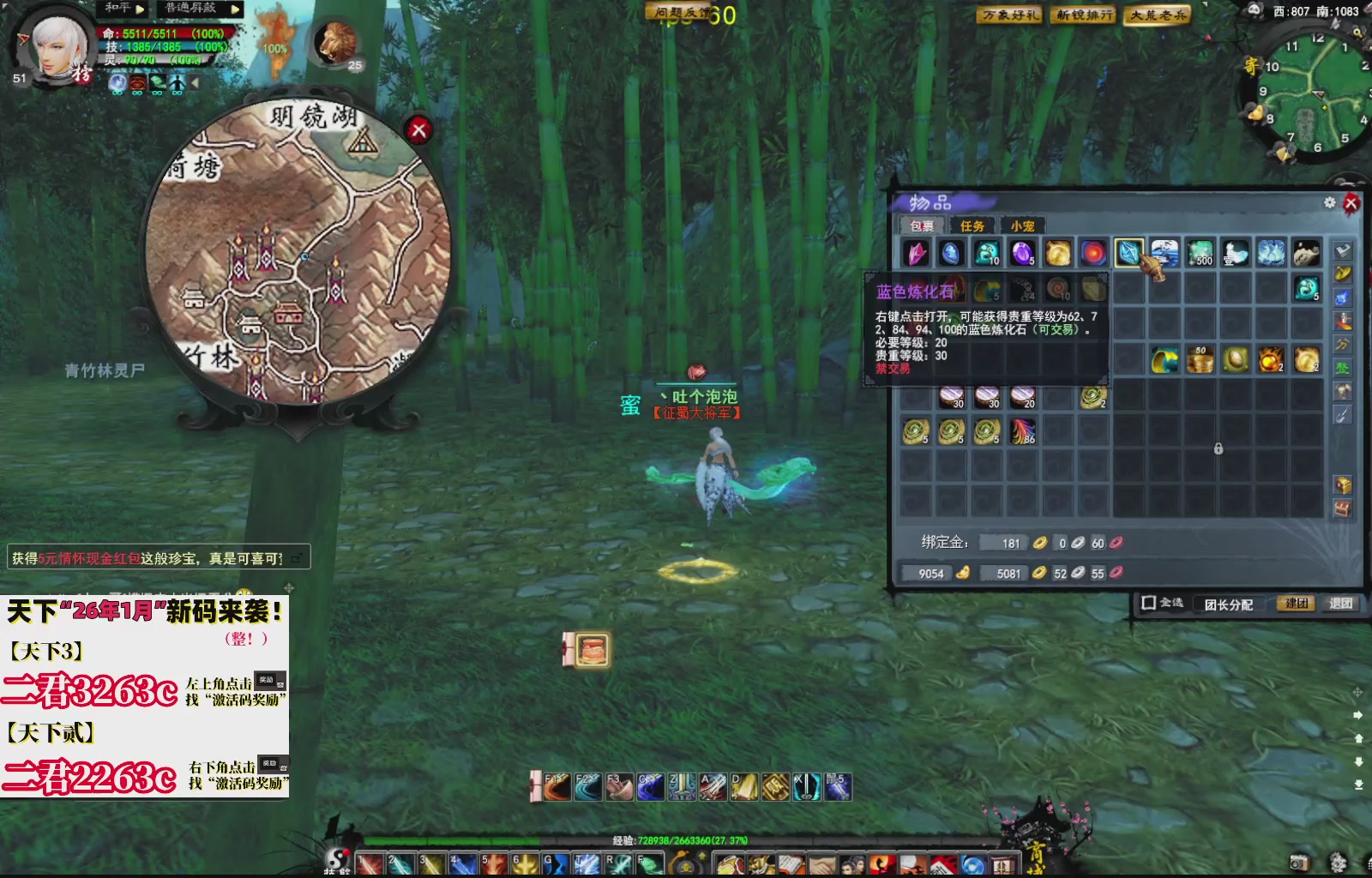Viewport: 1372px width, 878px height.
Task: Click the panda icon beside the minimap
Action: [1253, 11]
